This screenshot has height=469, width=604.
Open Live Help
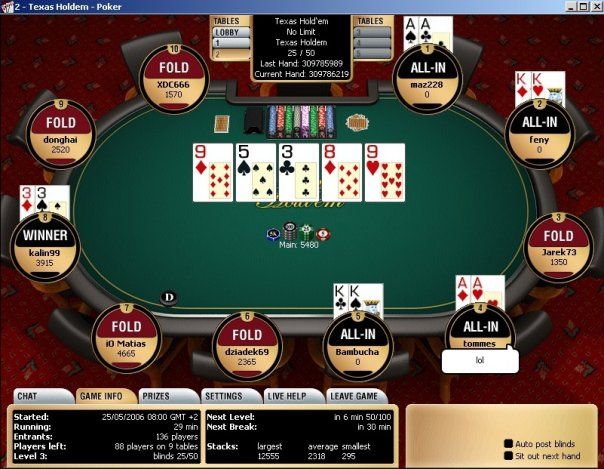pyautogui.click(x=287, y=396)
